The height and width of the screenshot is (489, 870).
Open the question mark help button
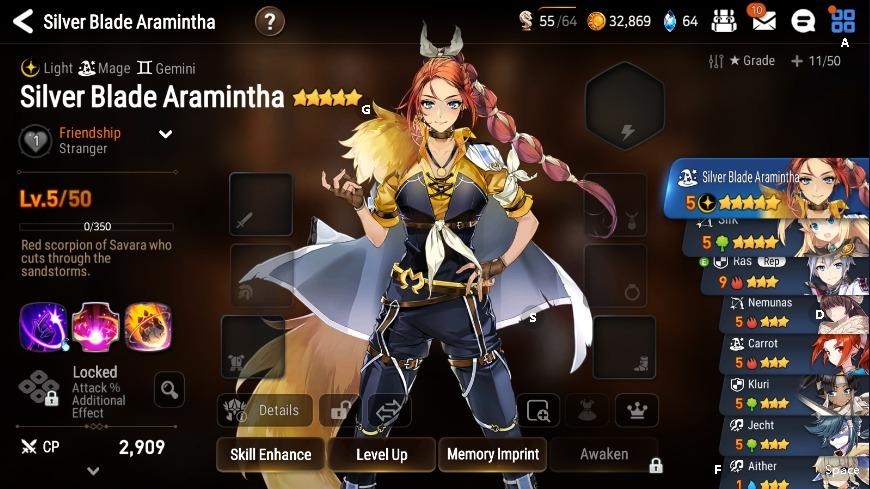point(269,21)
